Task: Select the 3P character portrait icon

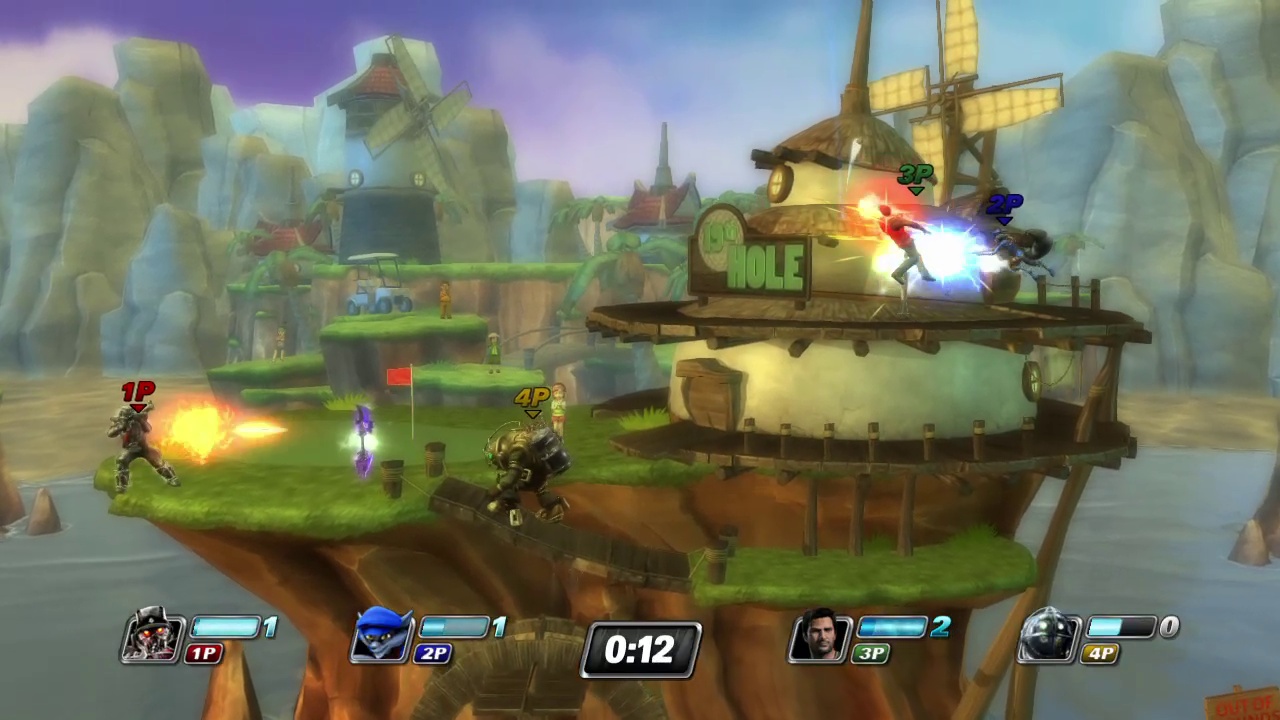Action: [820, 635]
